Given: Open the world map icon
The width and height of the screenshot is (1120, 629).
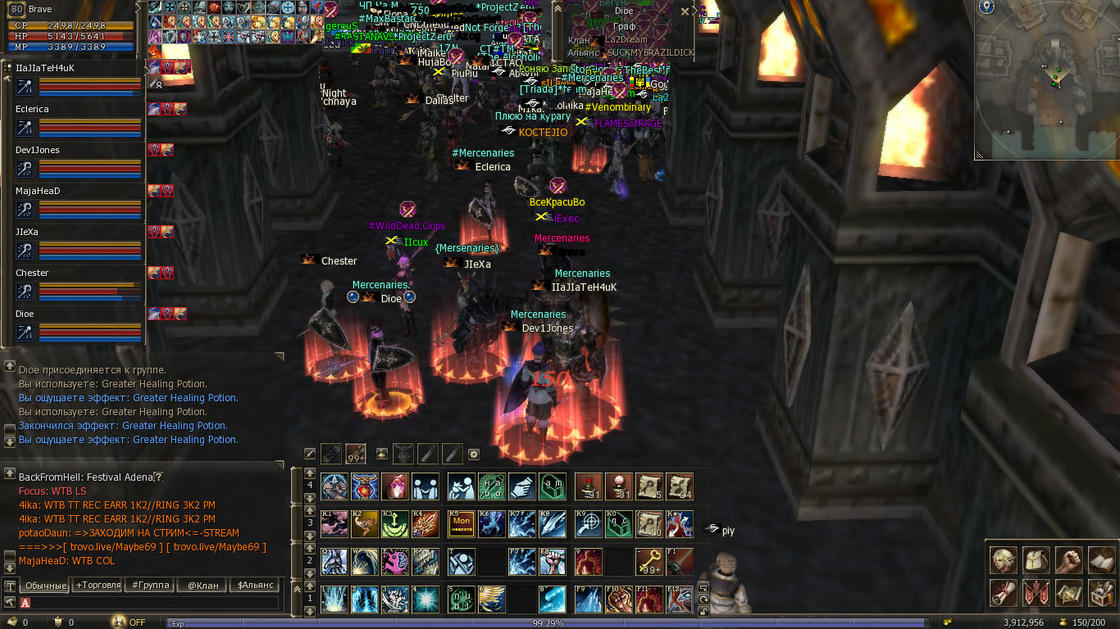Looking at the screenshot, I should click(x=1069, y=593).
